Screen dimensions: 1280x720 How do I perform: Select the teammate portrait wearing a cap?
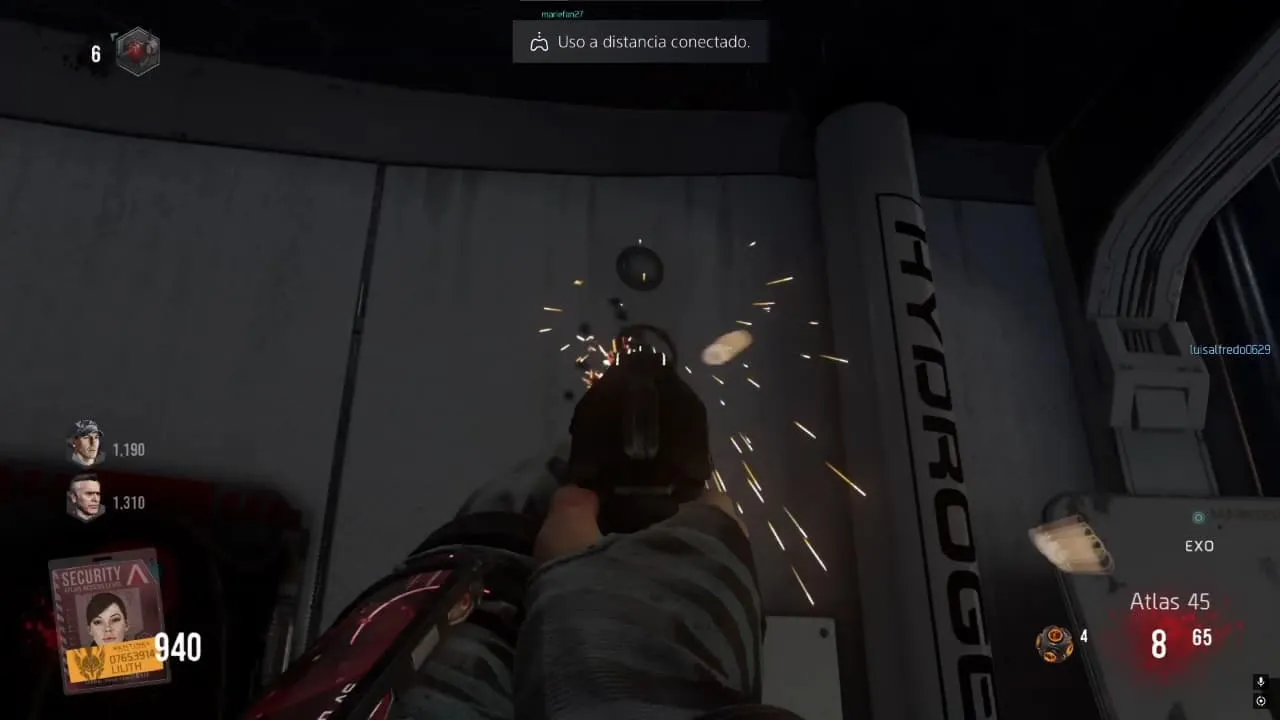85,442
